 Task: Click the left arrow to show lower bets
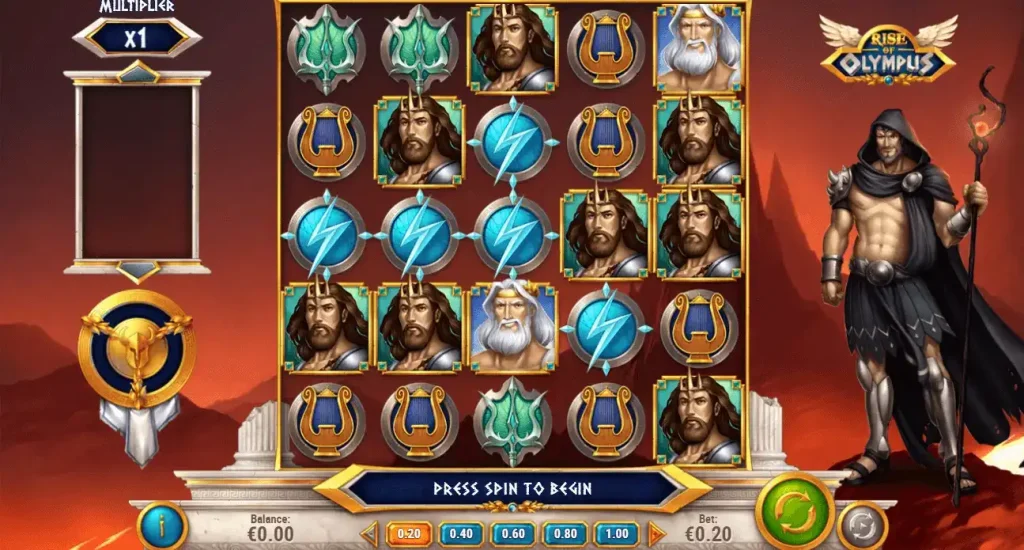point(368,534)
